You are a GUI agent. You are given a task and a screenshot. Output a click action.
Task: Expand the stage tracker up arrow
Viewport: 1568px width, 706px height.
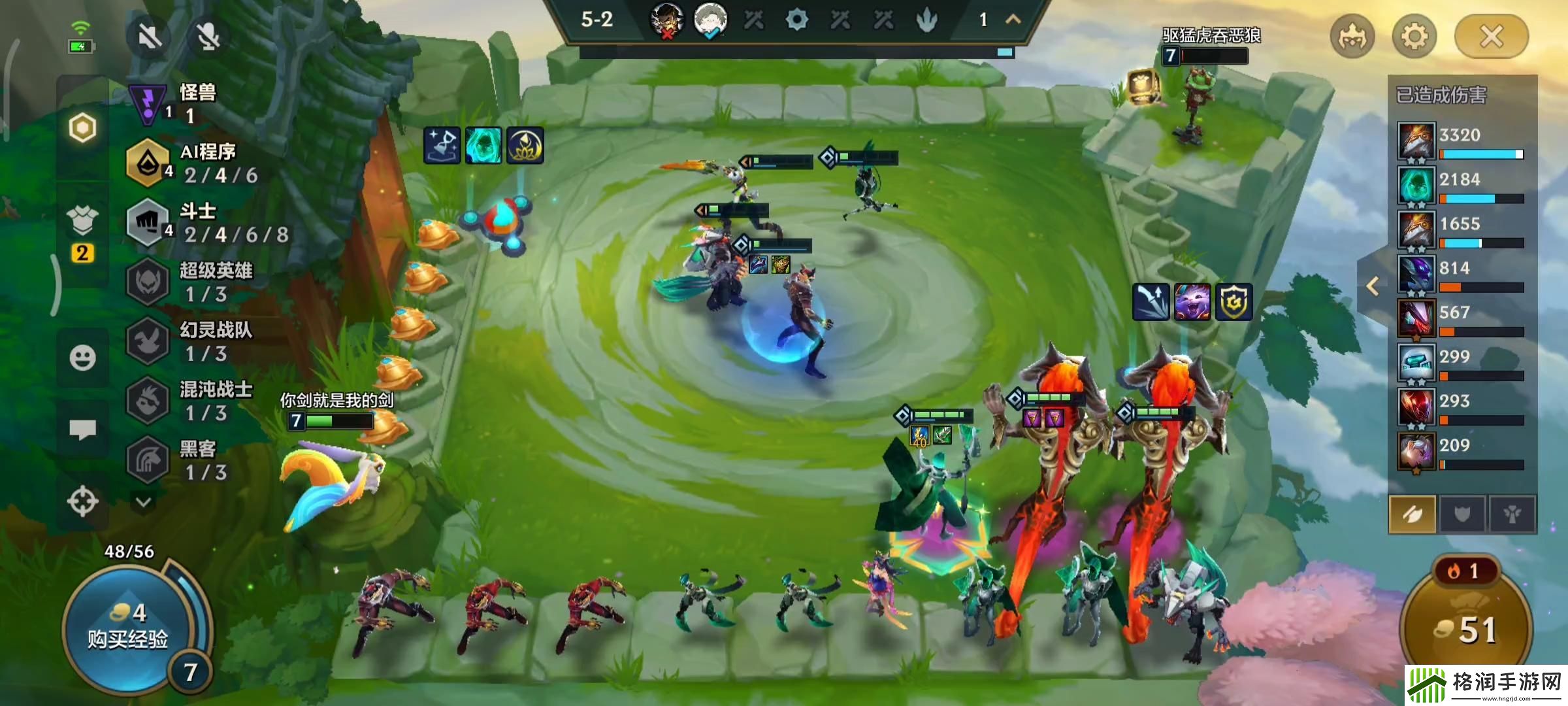pyautogui.click(x=1013, y=20)
